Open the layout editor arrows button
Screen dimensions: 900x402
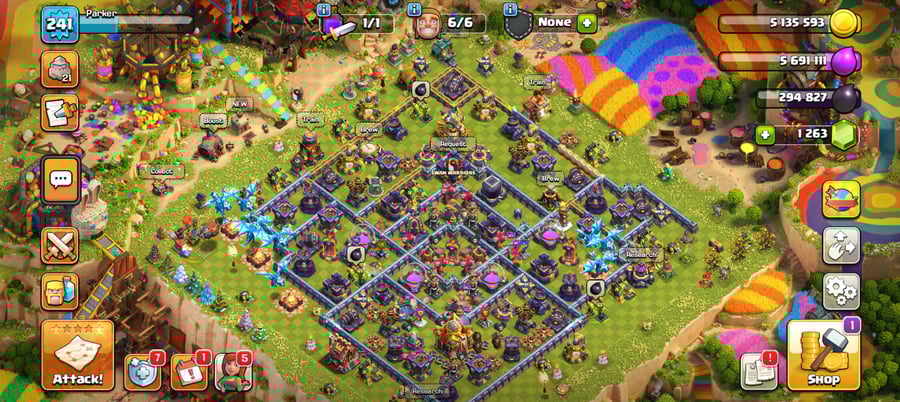(x=841, y=245)
